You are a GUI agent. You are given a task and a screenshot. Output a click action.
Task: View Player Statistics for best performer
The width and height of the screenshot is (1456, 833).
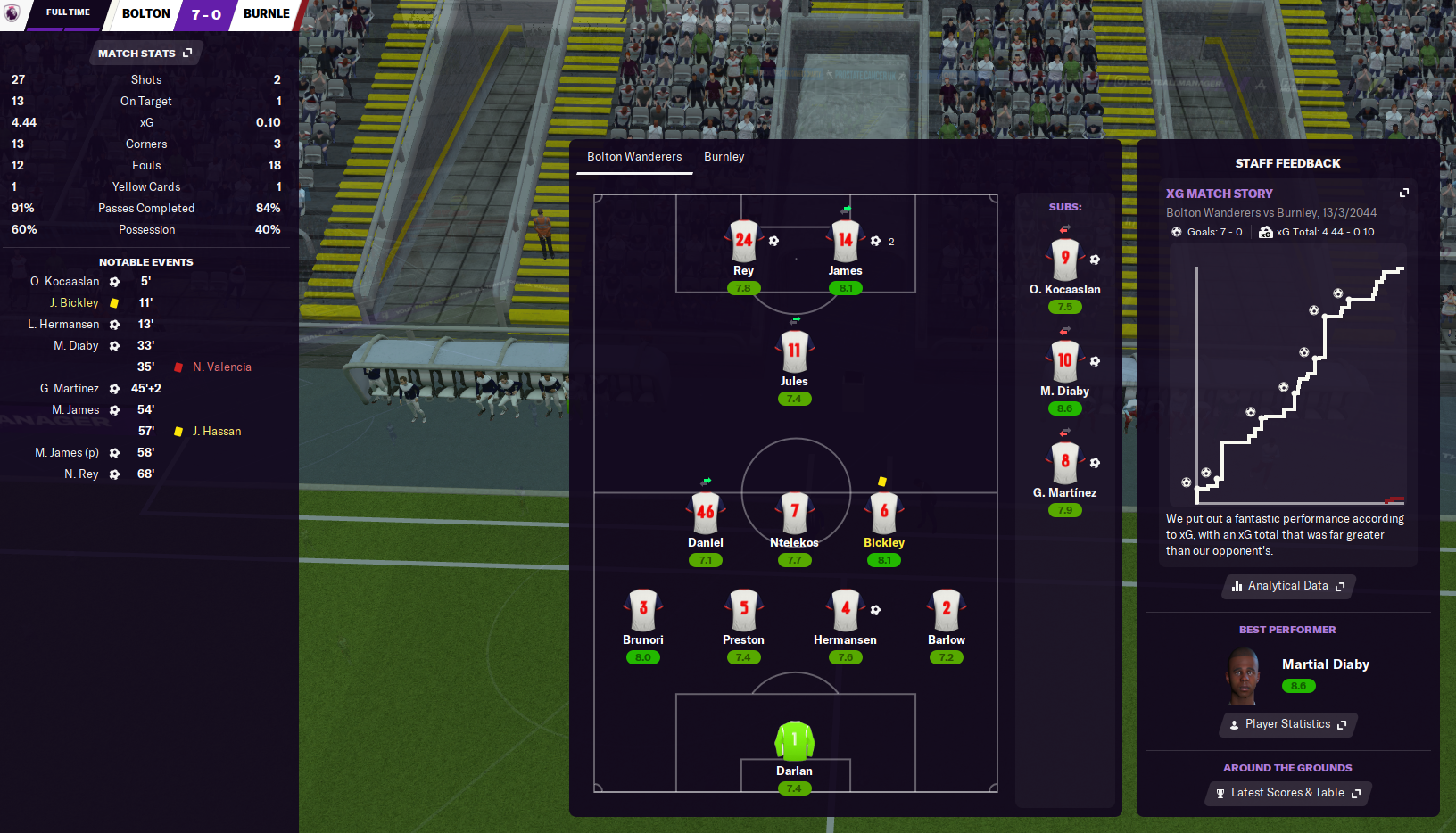(1288, 724)
